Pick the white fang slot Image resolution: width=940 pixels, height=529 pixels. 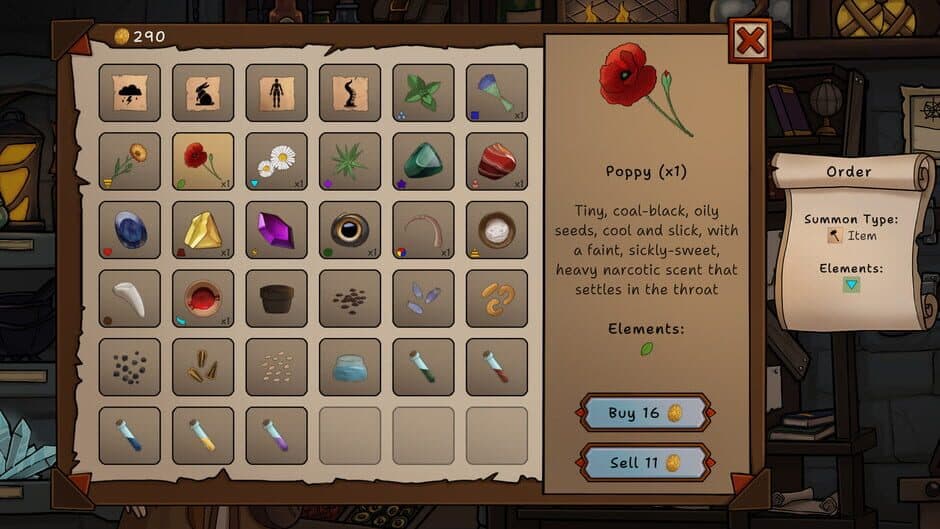130,298
